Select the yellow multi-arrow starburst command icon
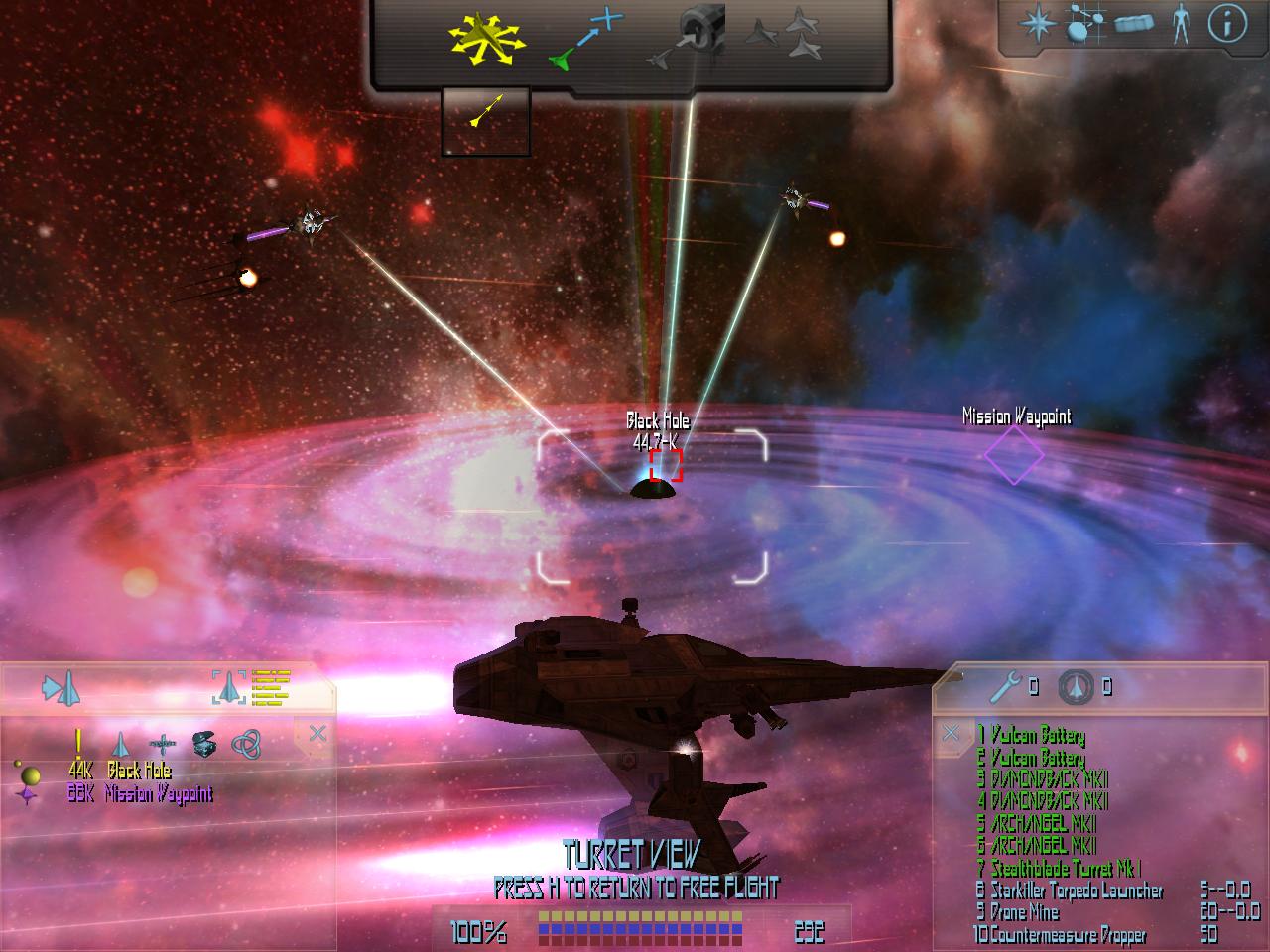The width and height of the screenshot is (1270, 952). pyautogui.click(x=485, y=42)
